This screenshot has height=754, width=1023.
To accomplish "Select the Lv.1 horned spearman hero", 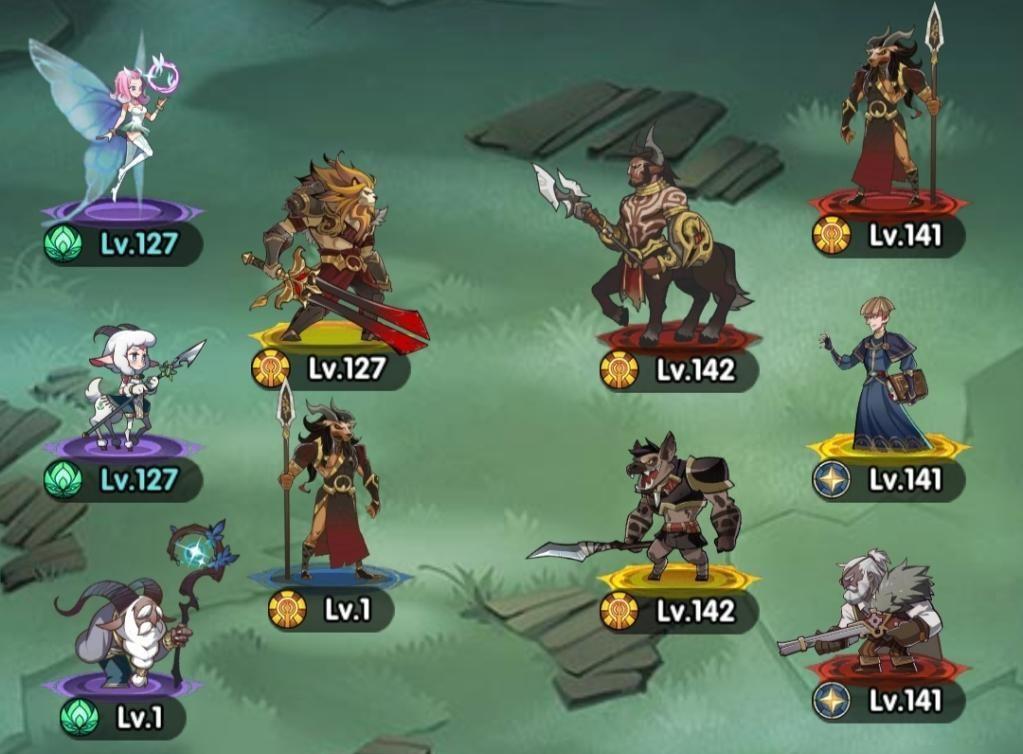I will tap(335, 490).
